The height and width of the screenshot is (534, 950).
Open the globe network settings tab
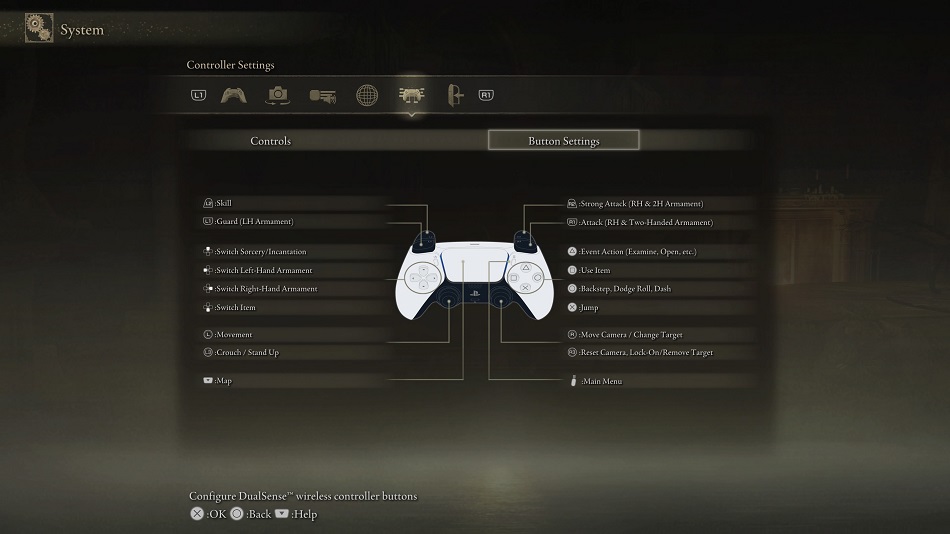tap(367, 95)
